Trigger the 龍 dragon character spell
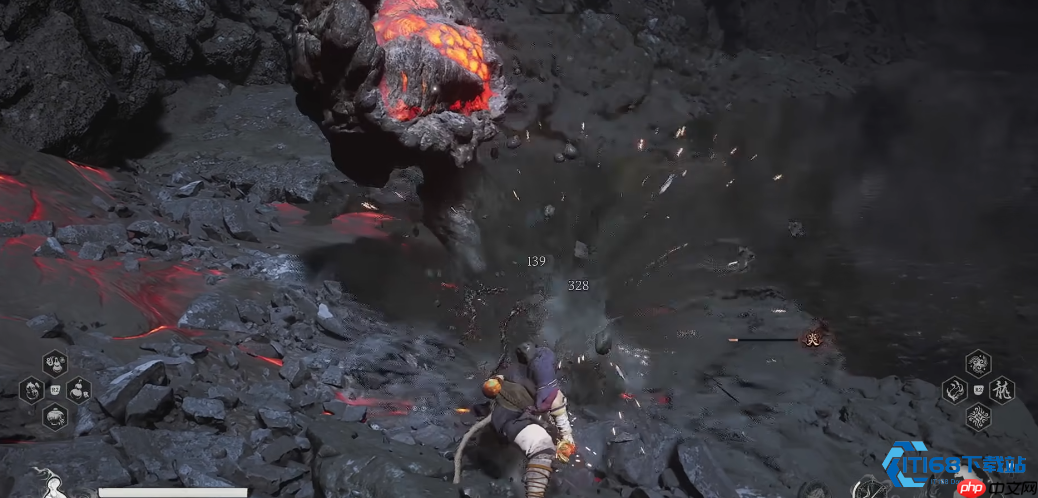 pos(1002,390)
